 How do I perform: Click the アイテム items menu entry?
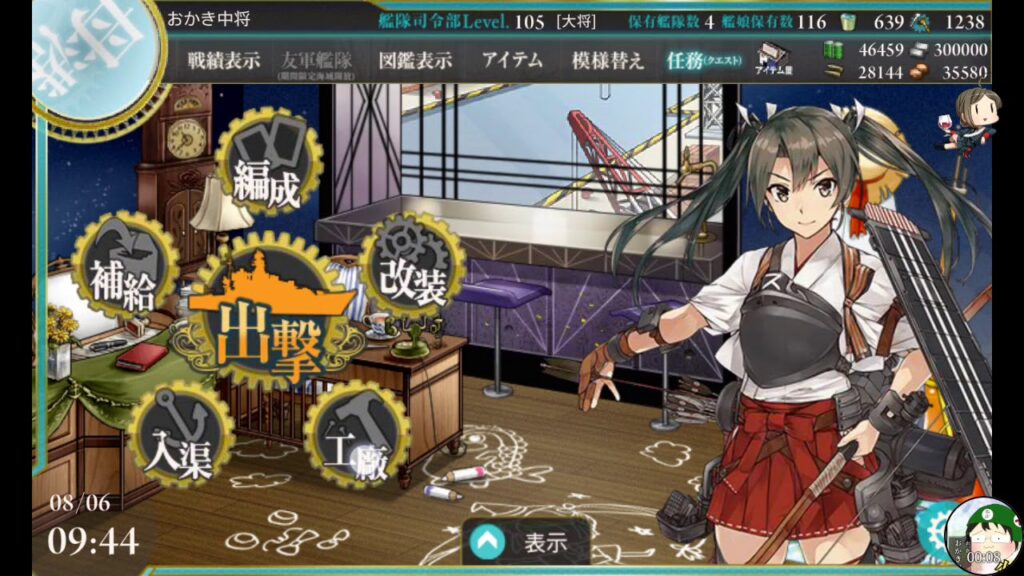pos(512,60)
